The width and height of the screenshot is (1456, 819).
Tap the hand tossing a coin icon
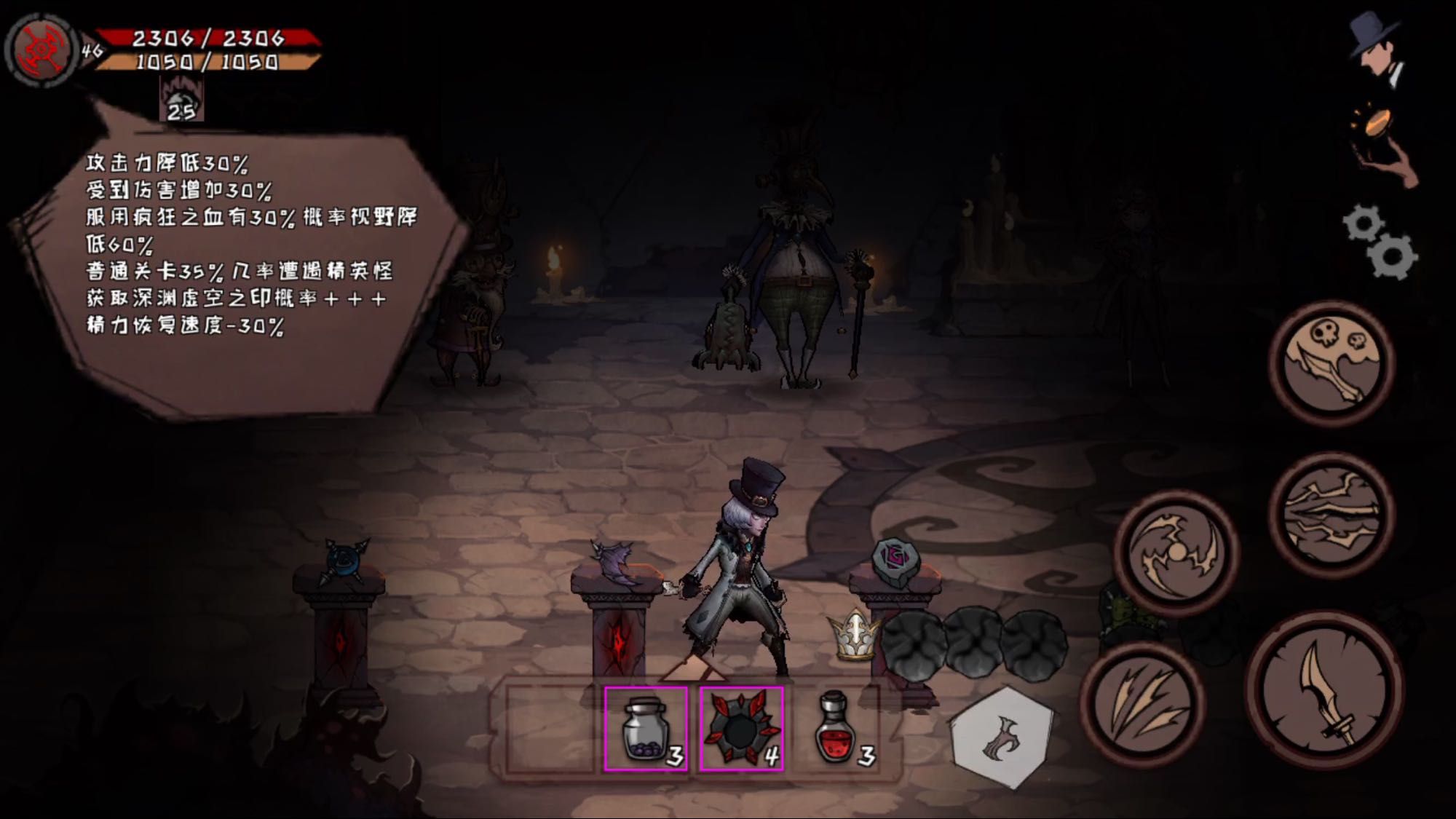pyautogui.click(x=1383, y=146)
